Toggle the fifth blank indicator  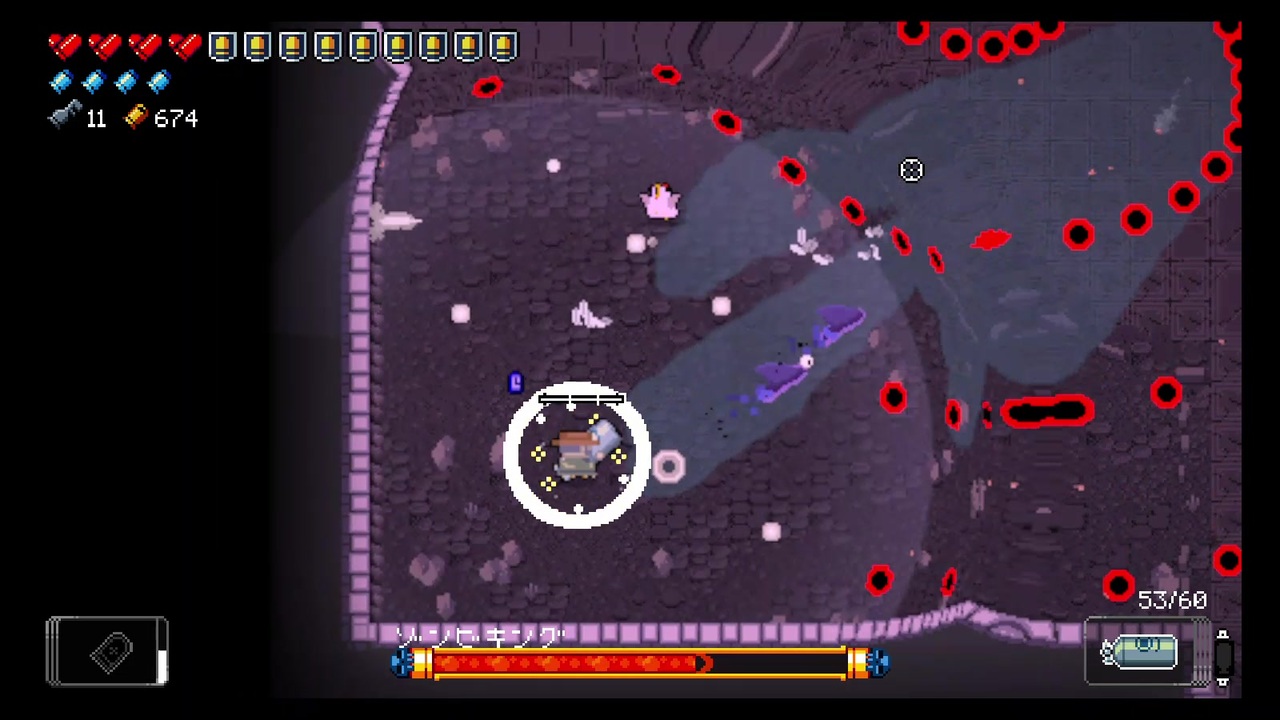click(361, 45)
